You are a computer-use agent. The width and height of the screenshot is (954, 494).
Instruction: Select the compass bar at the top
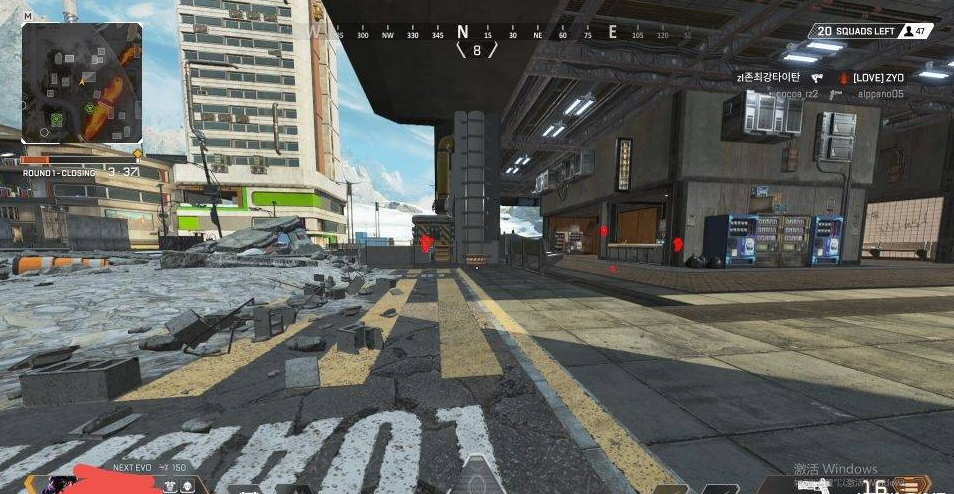click(x=477, y=33)
